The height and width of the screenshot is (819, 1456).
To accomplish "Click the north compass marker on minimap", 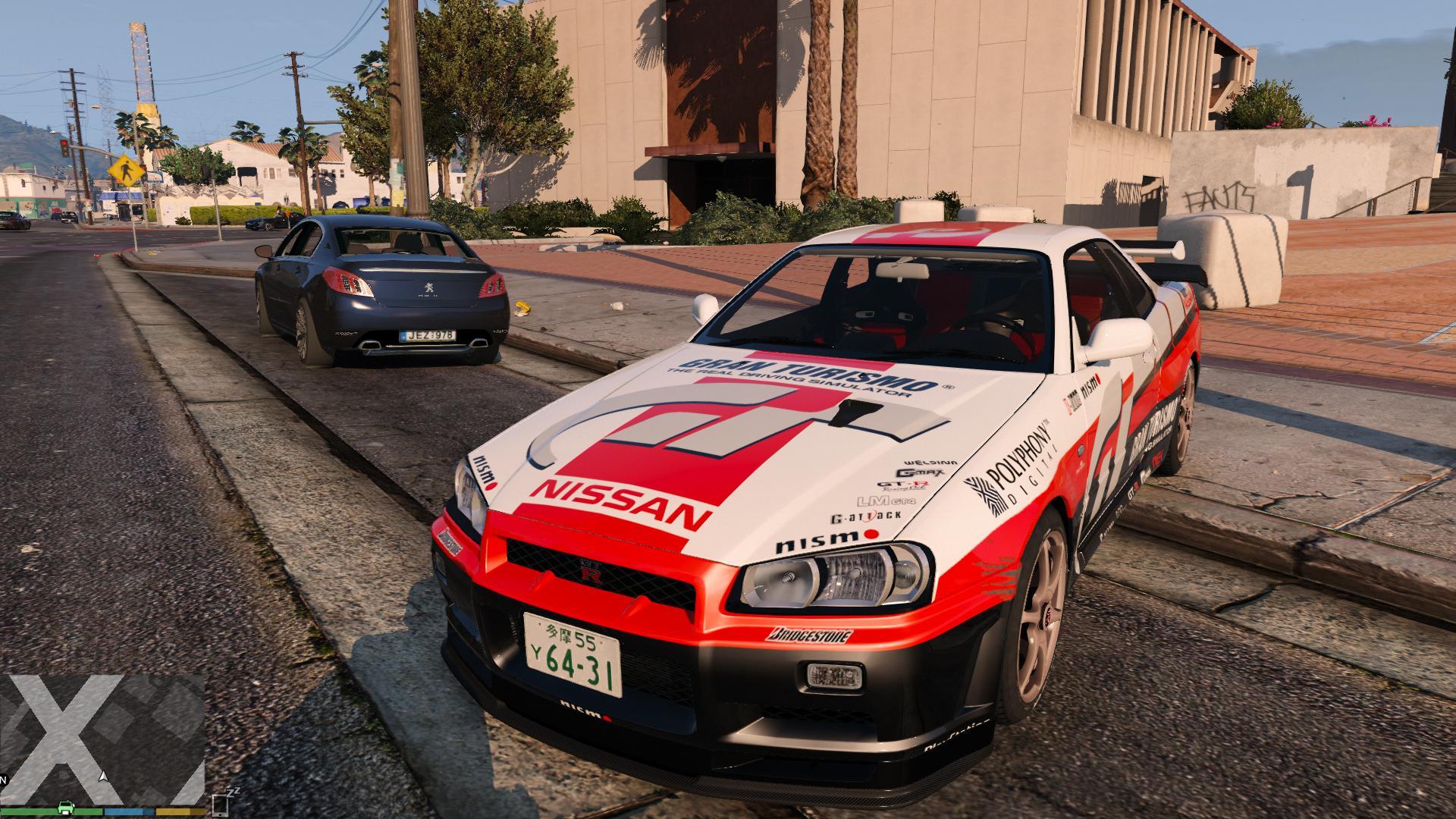I will pyautogui.click(x=3, y=780).
